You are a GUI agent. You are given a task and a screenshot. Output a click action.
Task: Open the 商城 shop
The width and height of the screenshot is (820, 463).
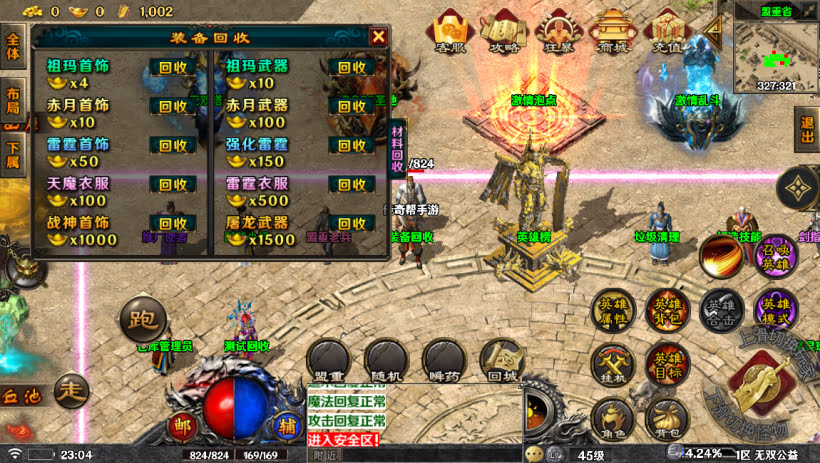(611, 32)
